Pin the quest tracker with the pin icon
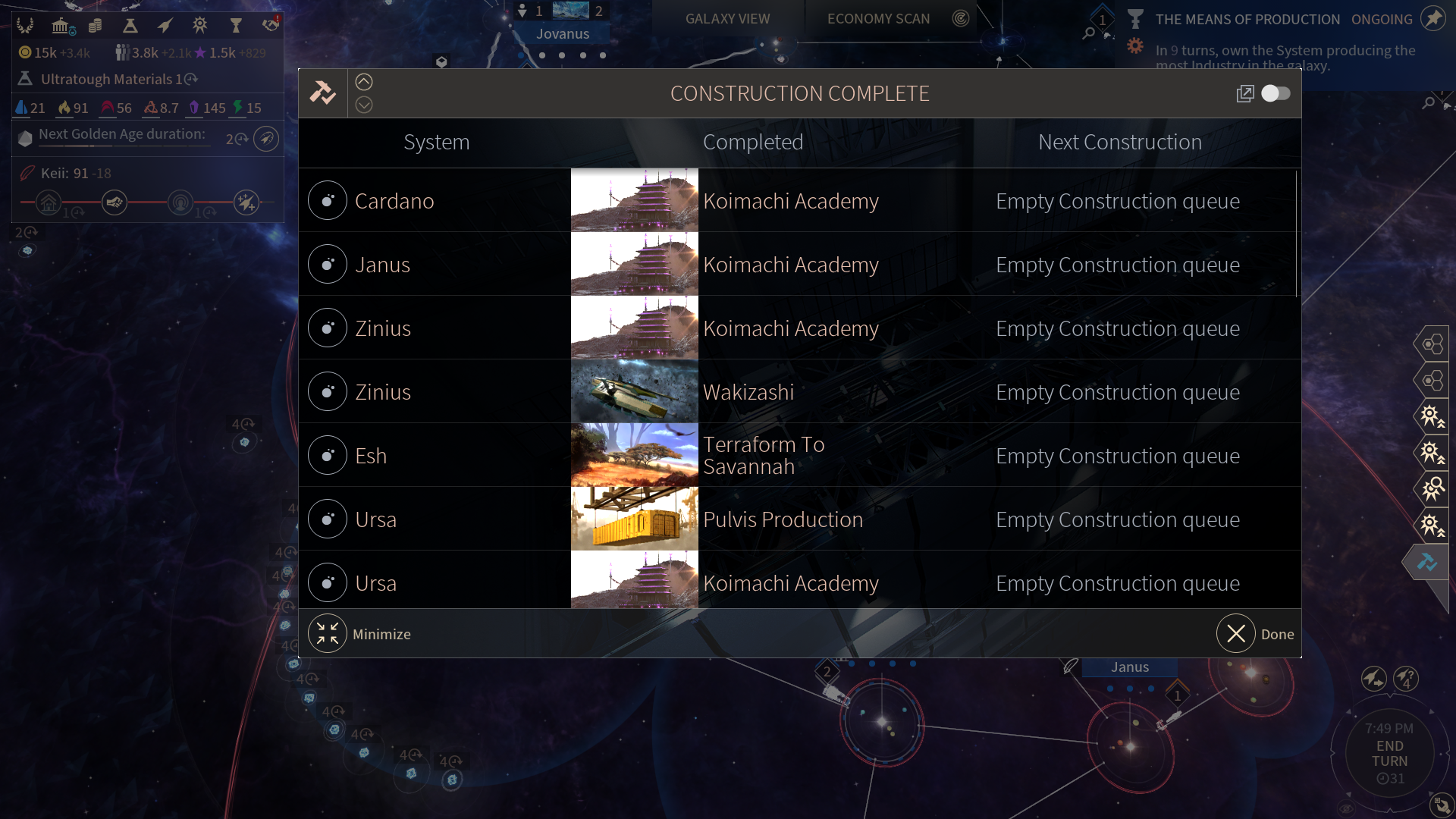The image size is (1456, 819). (x=1432, y=19)
